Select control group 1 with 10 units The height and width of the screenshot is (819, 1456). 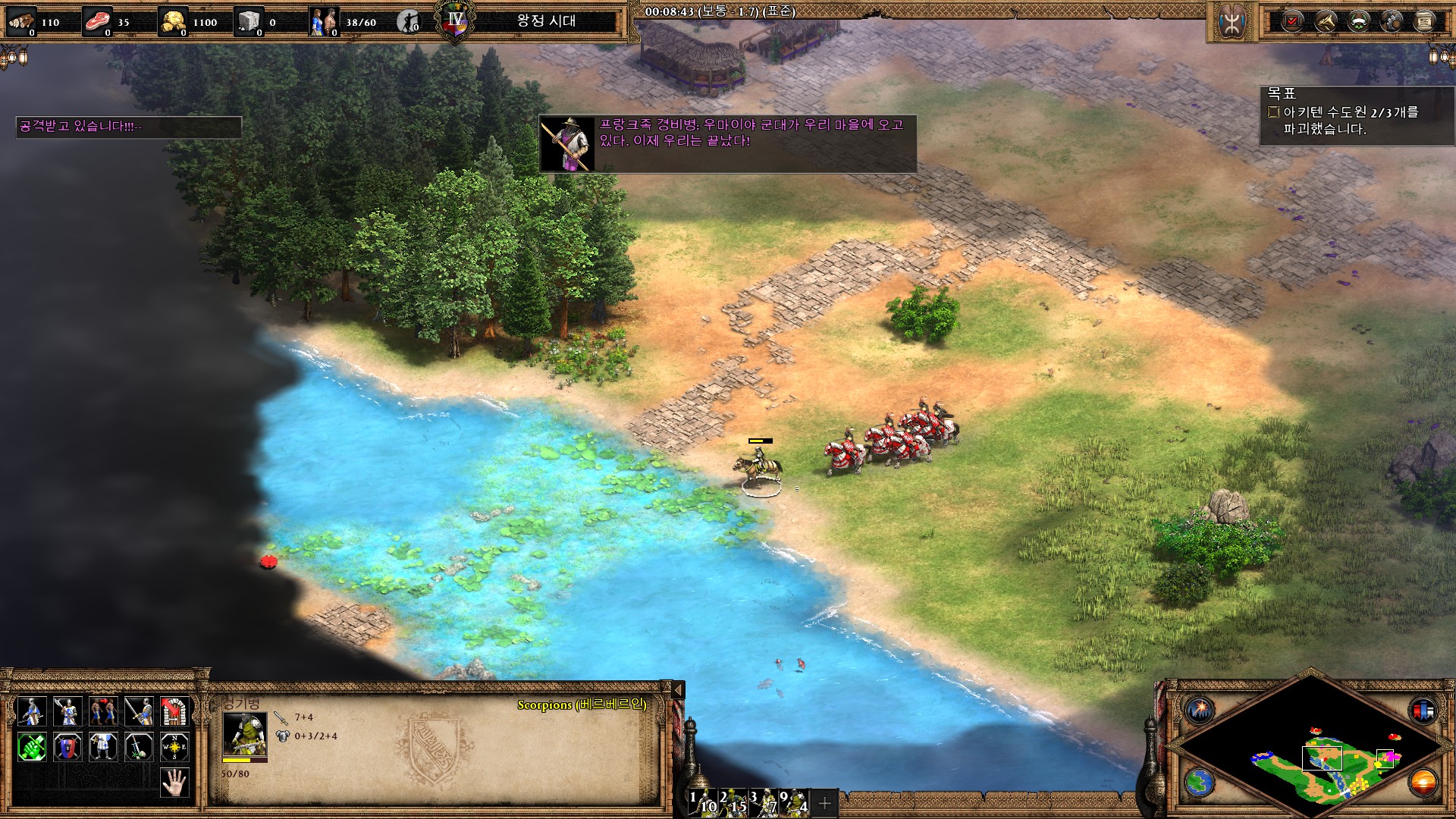pos(701,802)
